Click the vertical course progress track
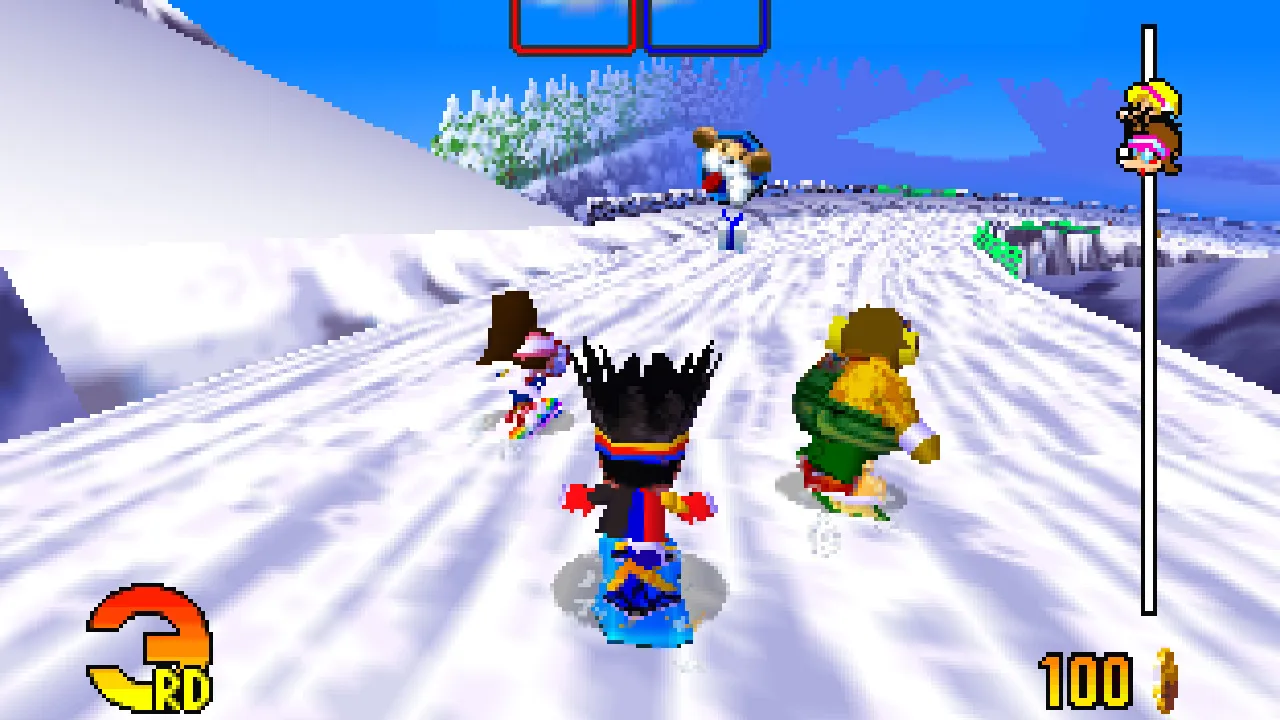 point(1149,400)
